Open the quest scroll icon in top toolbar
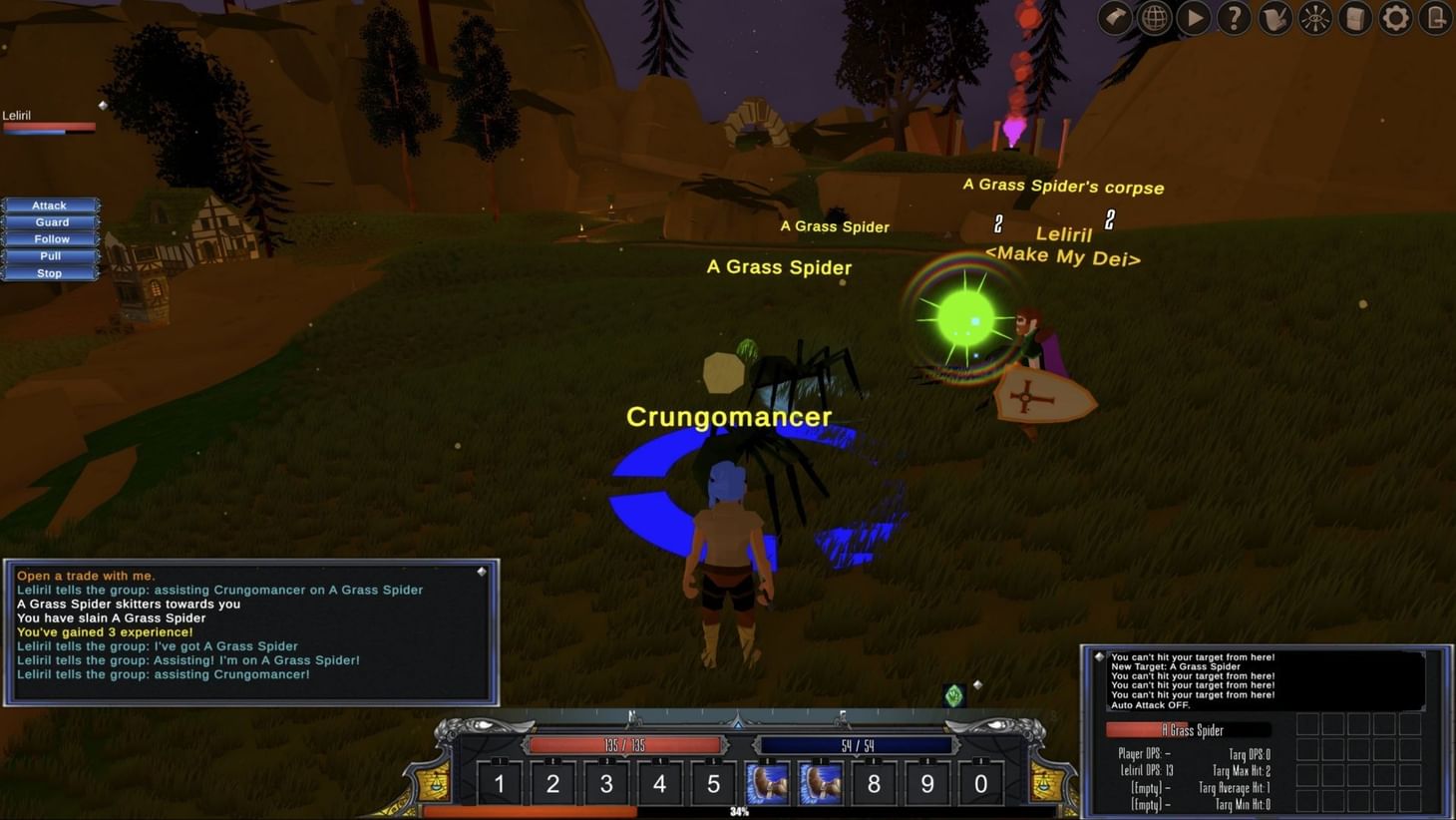 pyautogui.click(x=1274, y=17)
